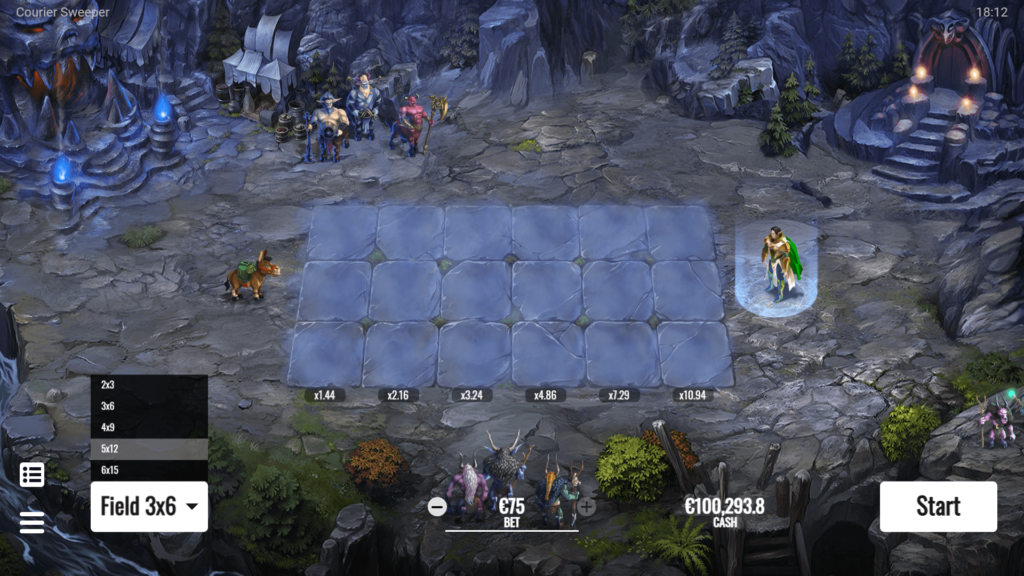Viewport: 1024px width, 576px height.
Task: Choose the 3x6 field option
Action: (x=149, y=406)
